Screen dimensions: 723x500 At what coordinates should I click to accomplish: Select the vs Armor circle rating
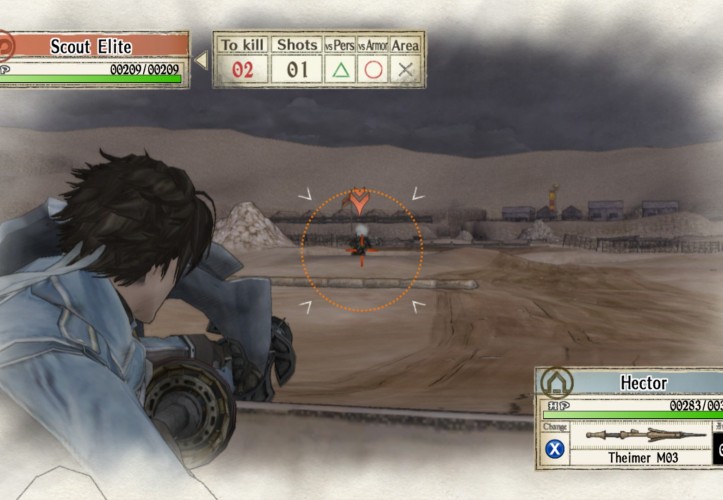click(374, 70)
